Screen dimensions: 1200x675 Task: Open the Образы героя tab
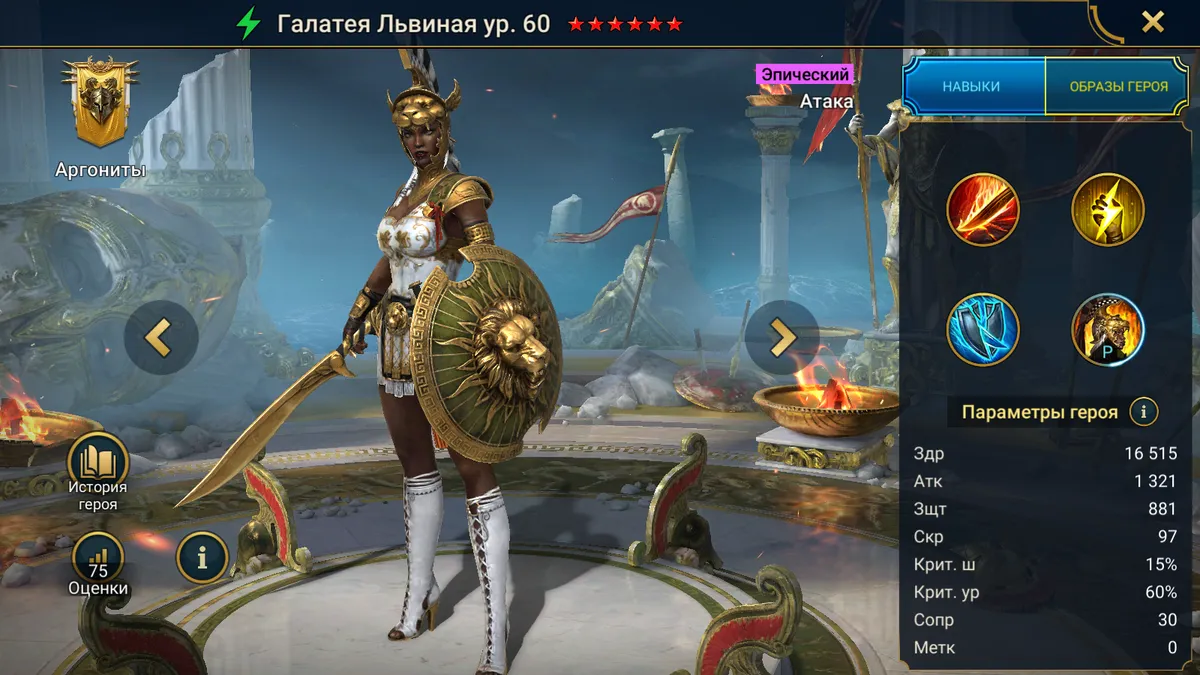(x=1118, y=86)
